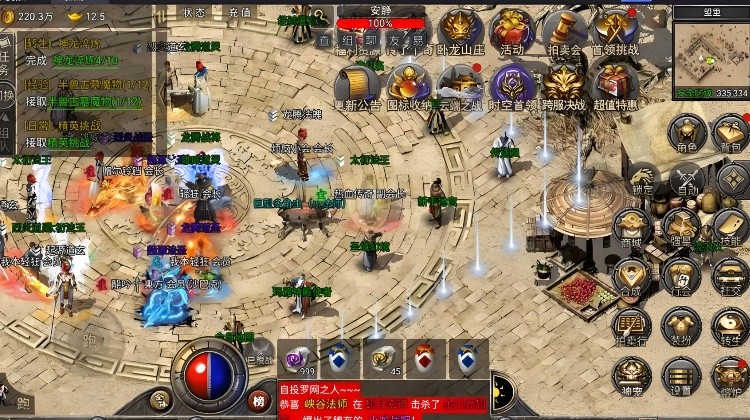
Task: Open the 时空首领 purple boss icon
Action: (512, 82)
